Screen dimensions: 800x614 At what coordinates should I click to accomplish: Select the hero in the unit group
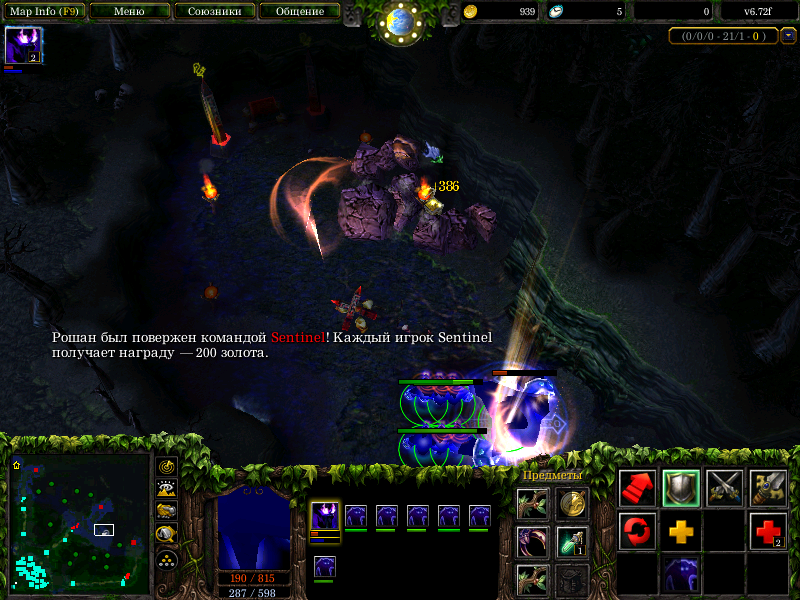[x=325, y=519]
